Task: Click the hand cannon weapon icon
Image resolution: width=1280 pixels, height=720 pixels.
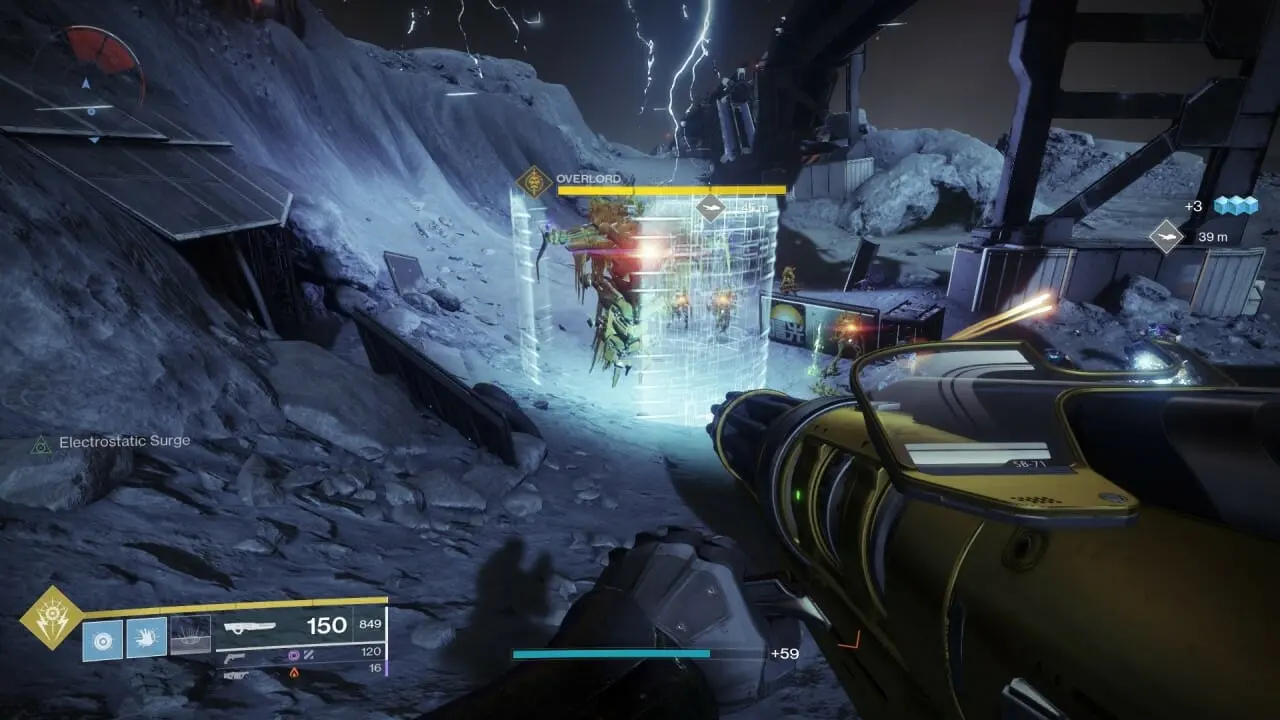Action: pos(234,658)
